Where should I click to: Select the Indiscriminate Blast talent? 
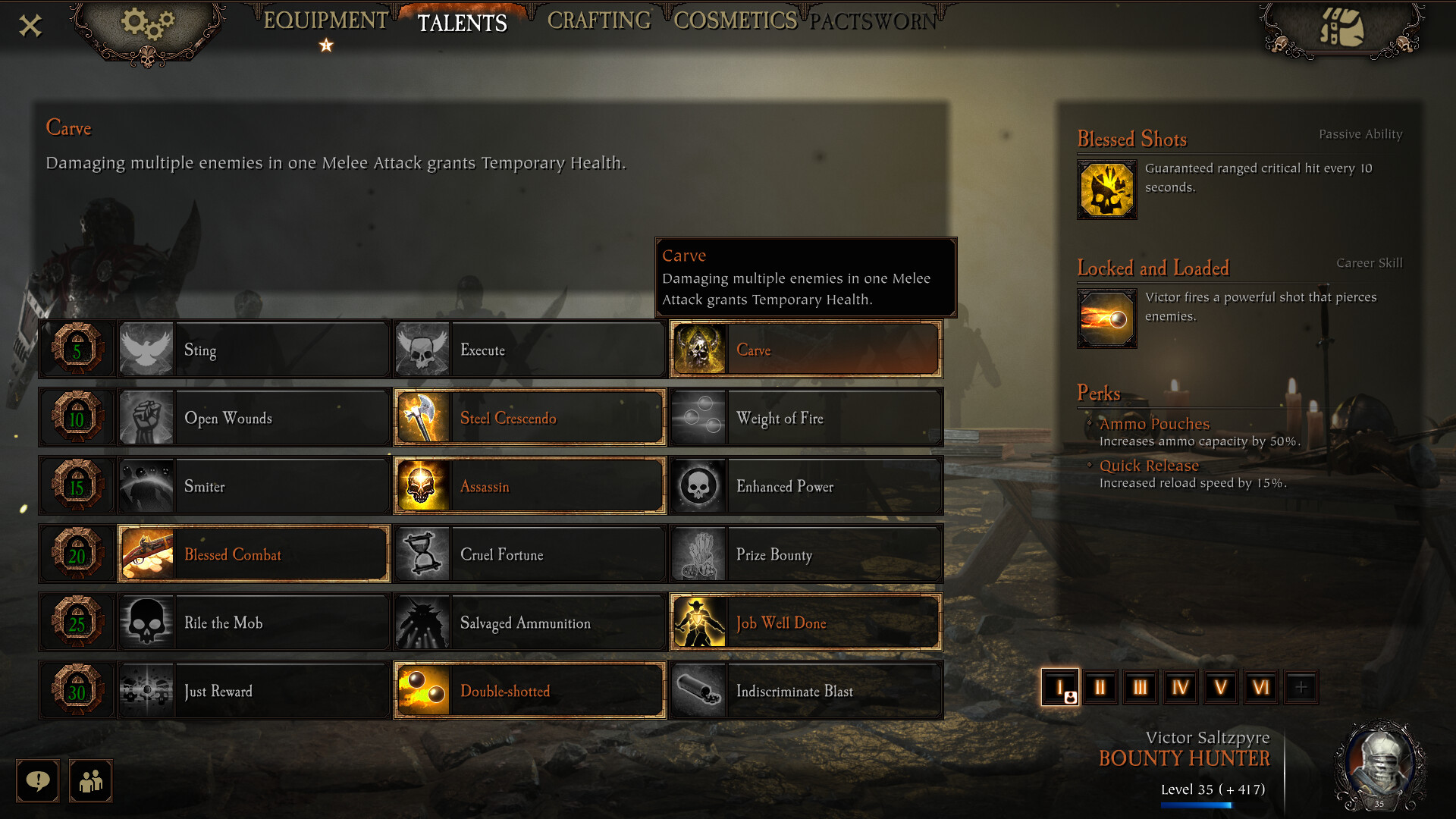[805, 691]
